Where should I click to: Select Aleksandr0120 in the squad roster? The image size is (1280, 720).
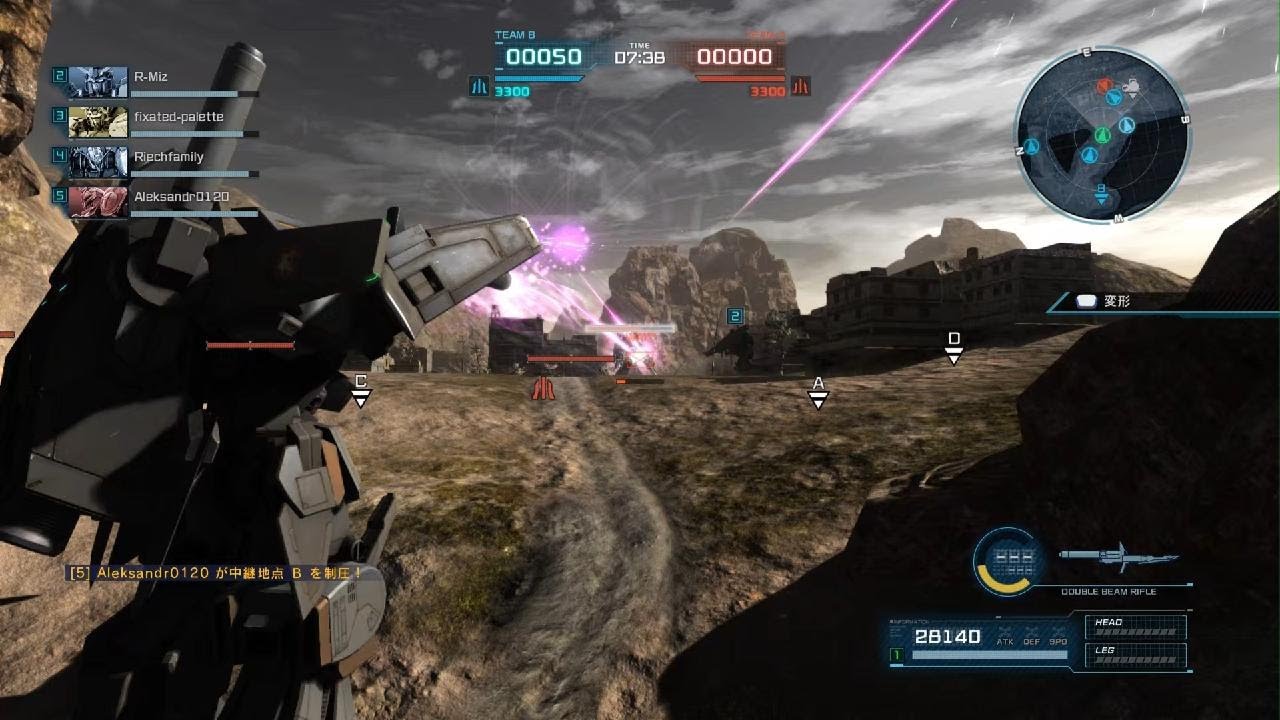pyautogui.click(x=160, y=198)
